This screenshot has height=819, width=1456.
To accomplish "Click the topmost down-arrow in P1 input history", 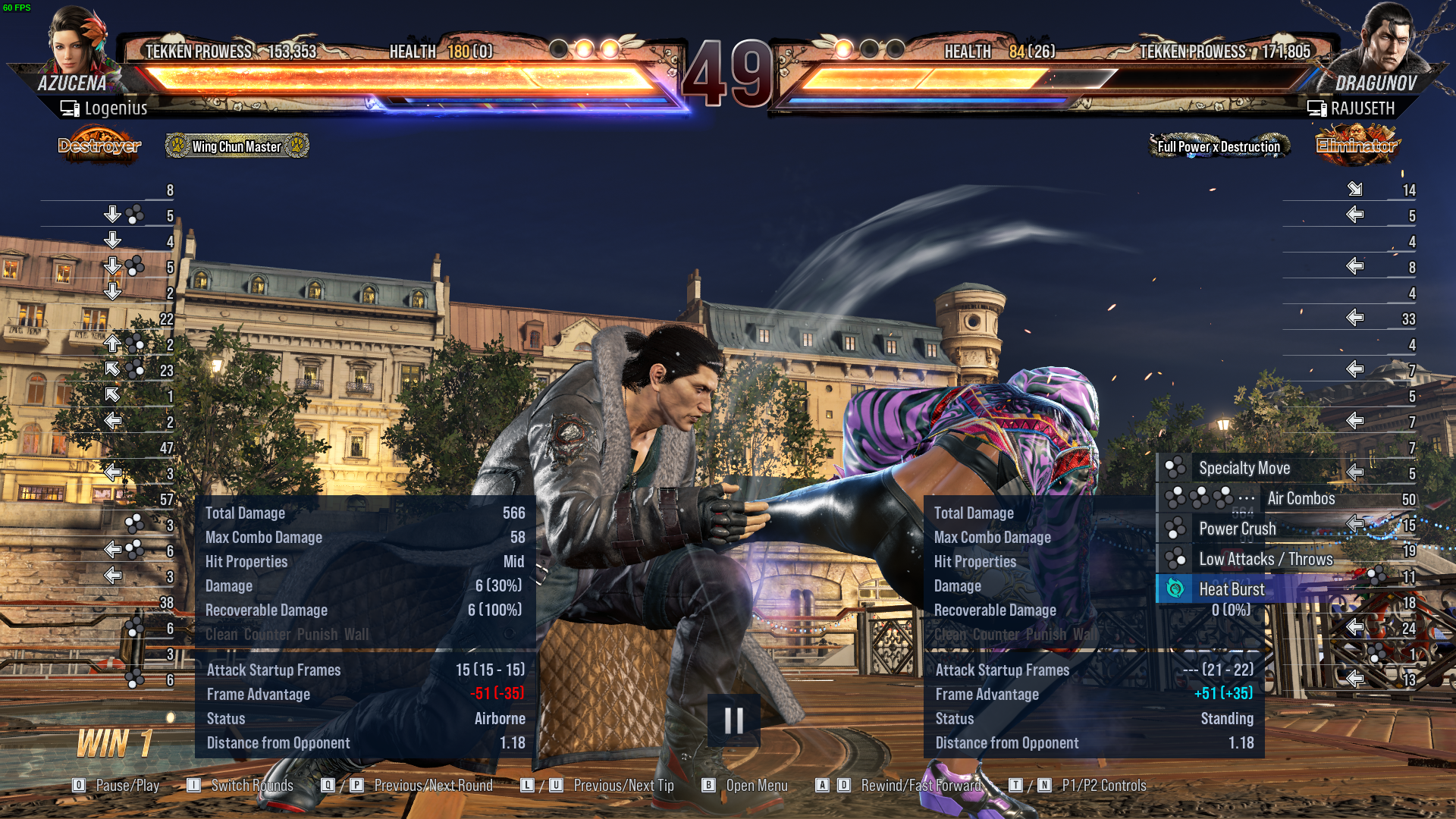I will click(x=115, y=215).
